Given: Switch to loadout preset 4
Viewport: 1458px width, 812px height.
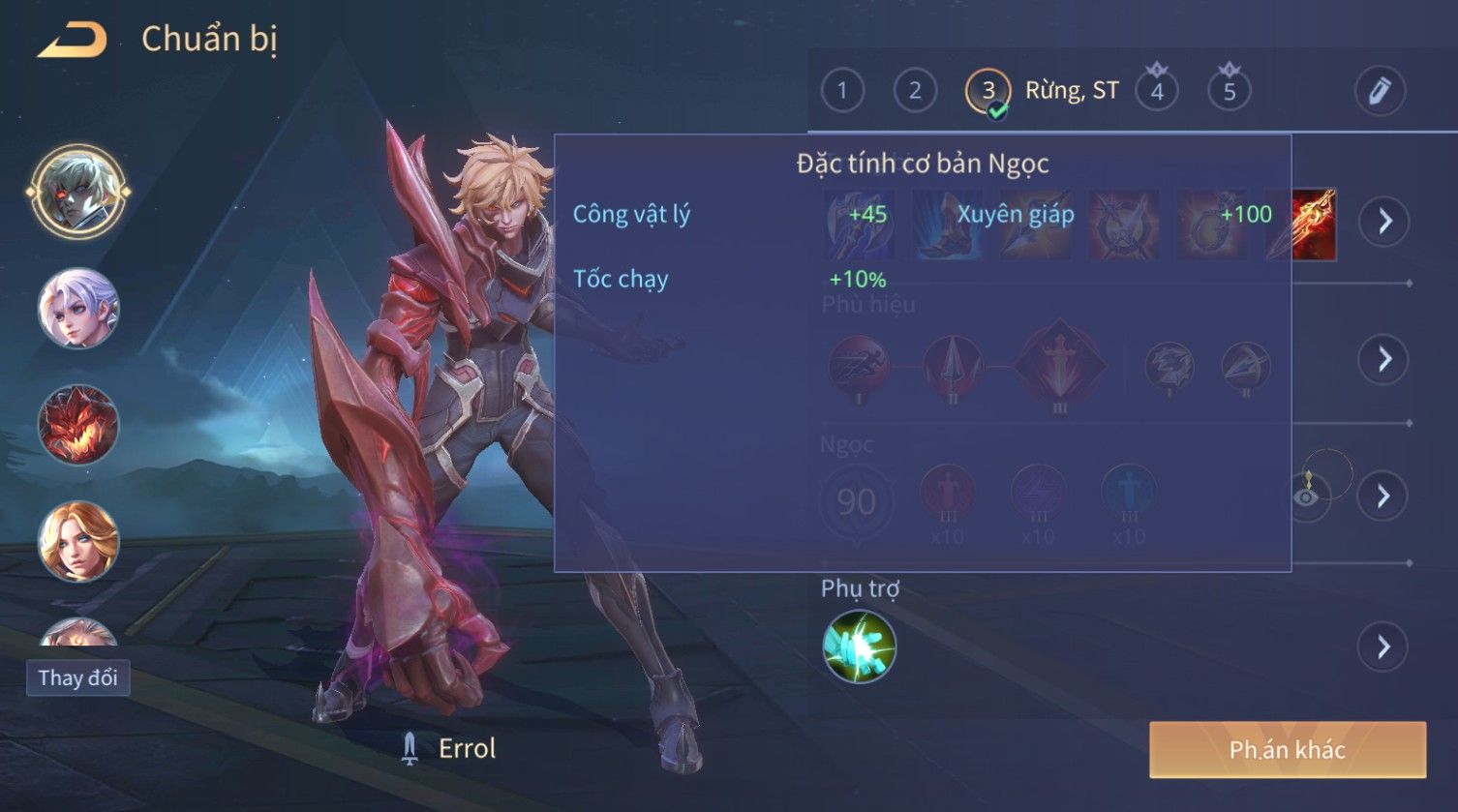Looking at the screenshot, I should point(1157,92).
